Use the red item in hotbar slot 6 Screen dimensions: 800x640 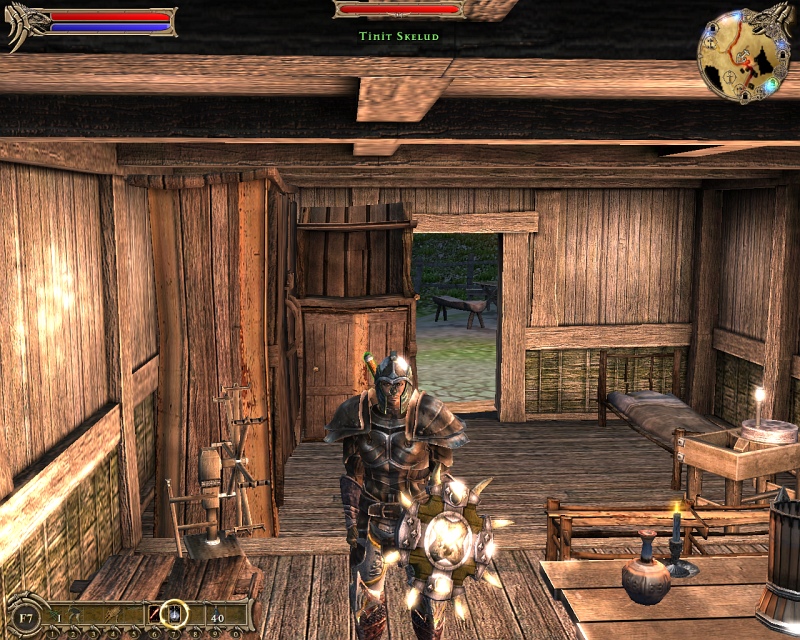point(154,615)
